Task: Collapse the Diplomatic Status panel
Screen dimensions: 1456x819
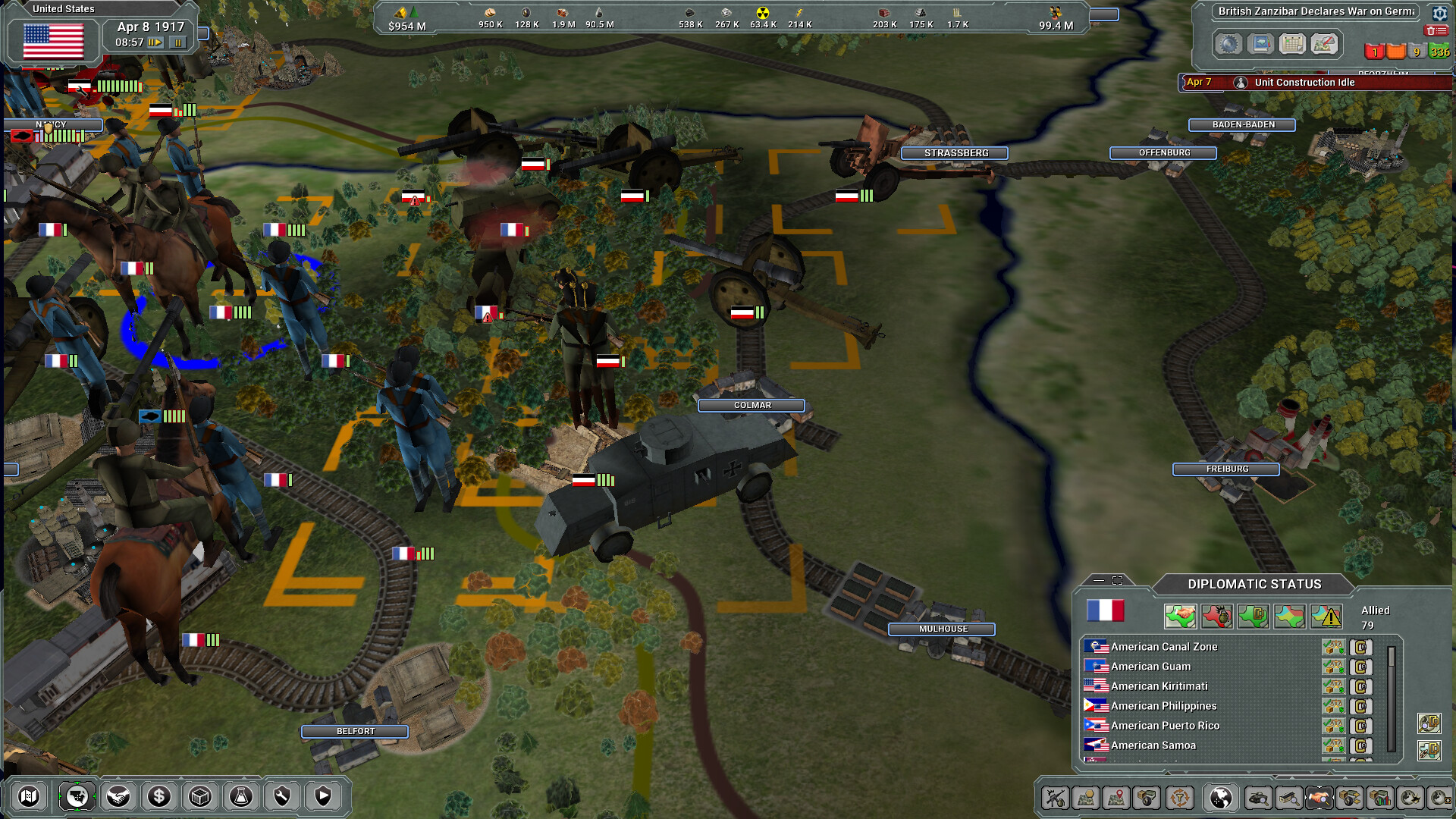Action: (1099, 581)
